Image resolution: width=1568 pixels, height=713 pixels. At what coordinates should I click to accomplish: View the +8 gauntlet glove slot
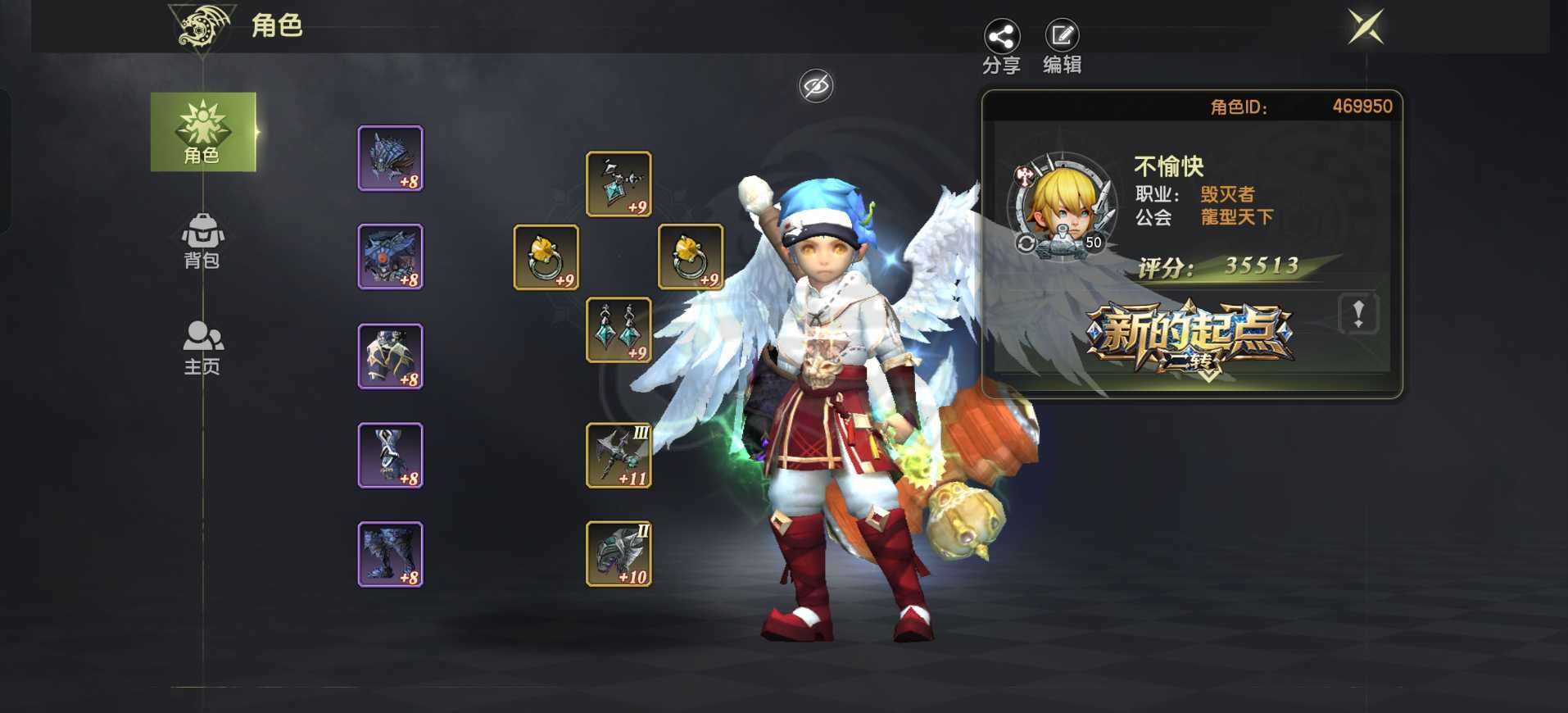(391, 456)
